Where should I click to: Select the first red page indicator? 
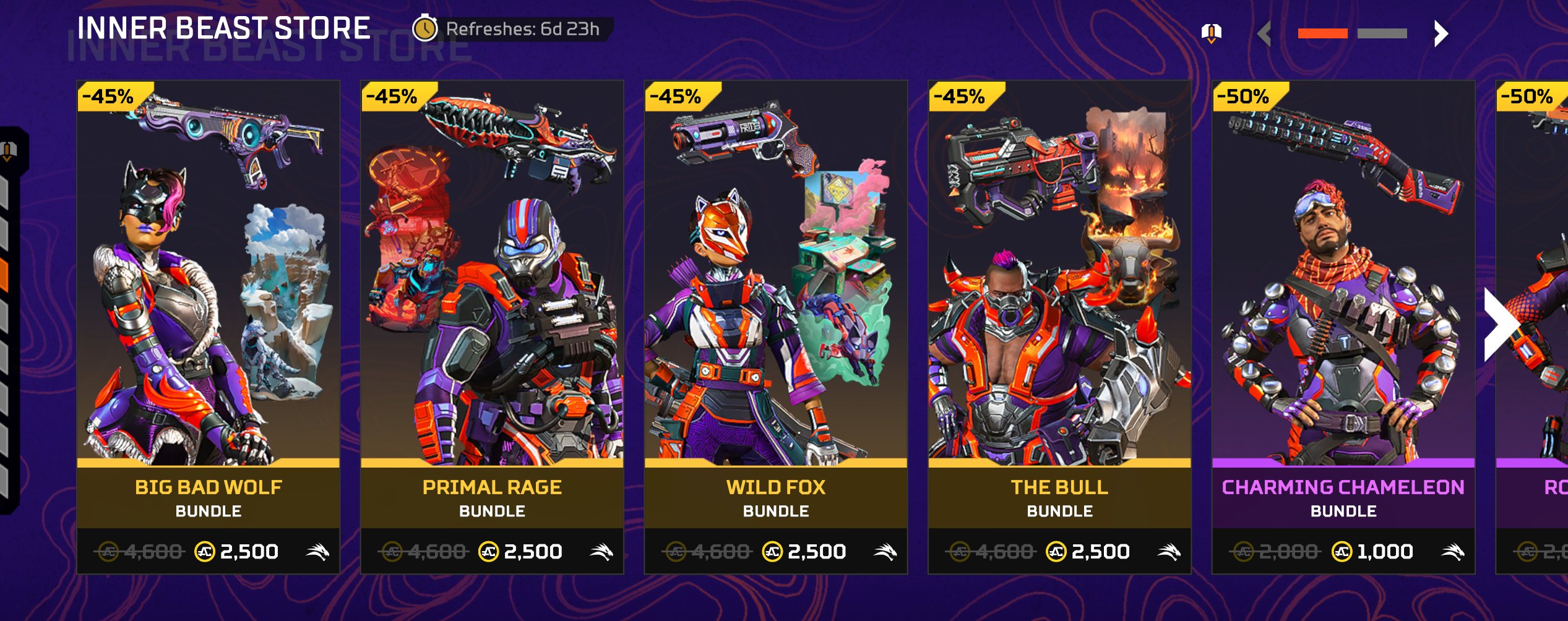tap(1322, 33)
